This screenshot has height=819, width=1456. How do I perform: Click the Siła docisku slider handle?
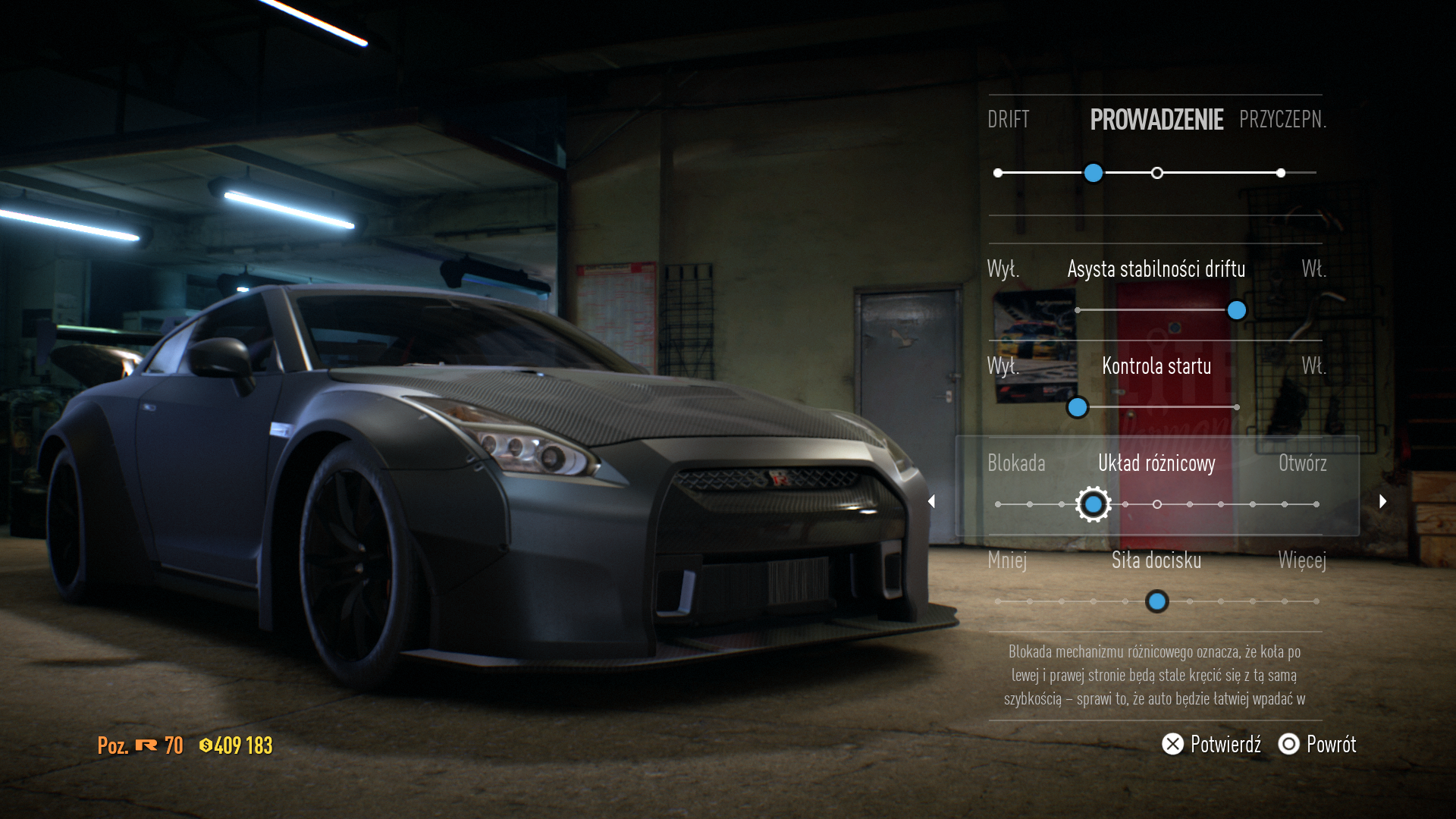pos(1156,601)
